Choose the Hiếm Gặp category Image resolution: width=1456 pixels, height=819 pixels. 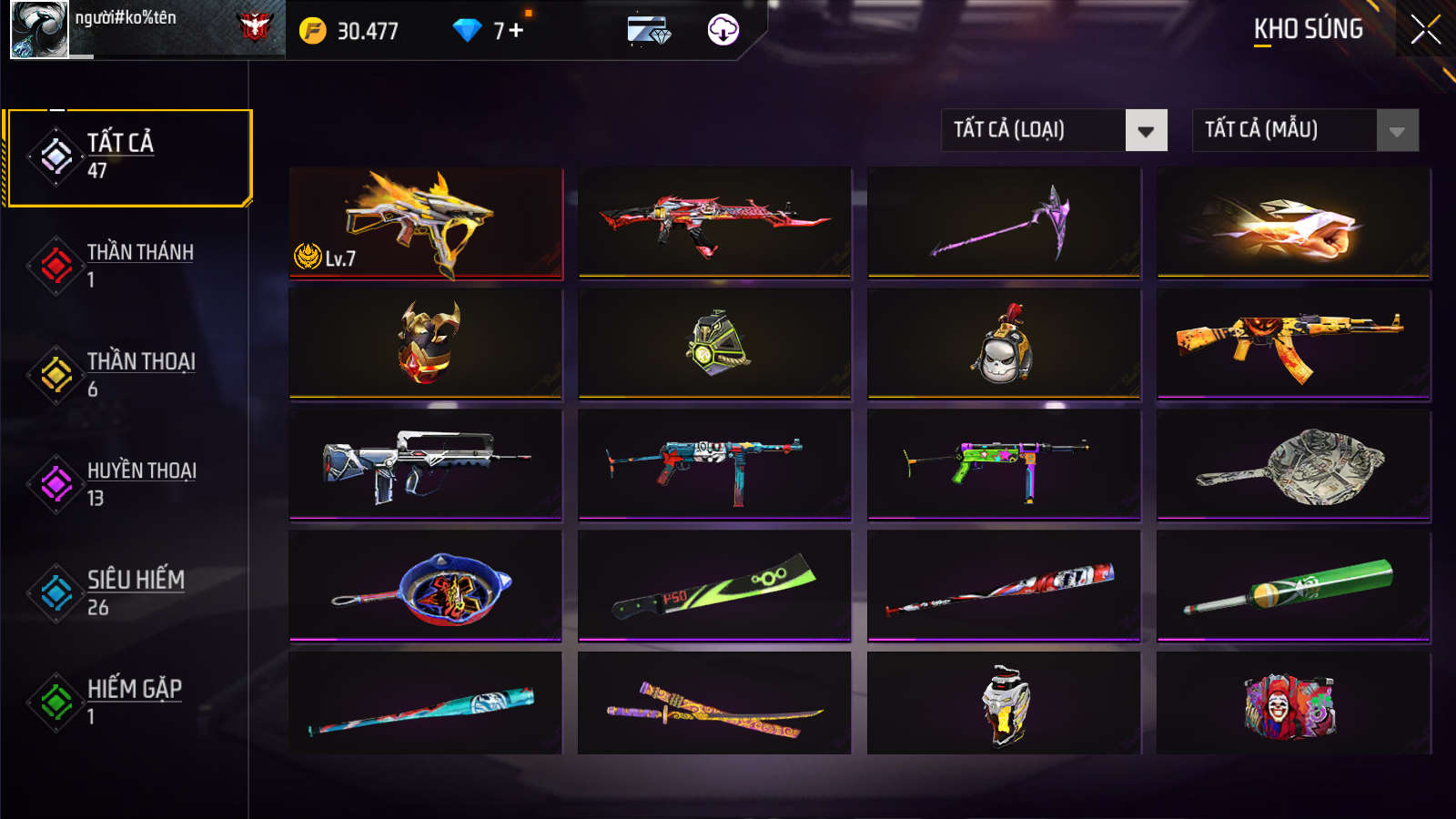(x=128, y=702)
